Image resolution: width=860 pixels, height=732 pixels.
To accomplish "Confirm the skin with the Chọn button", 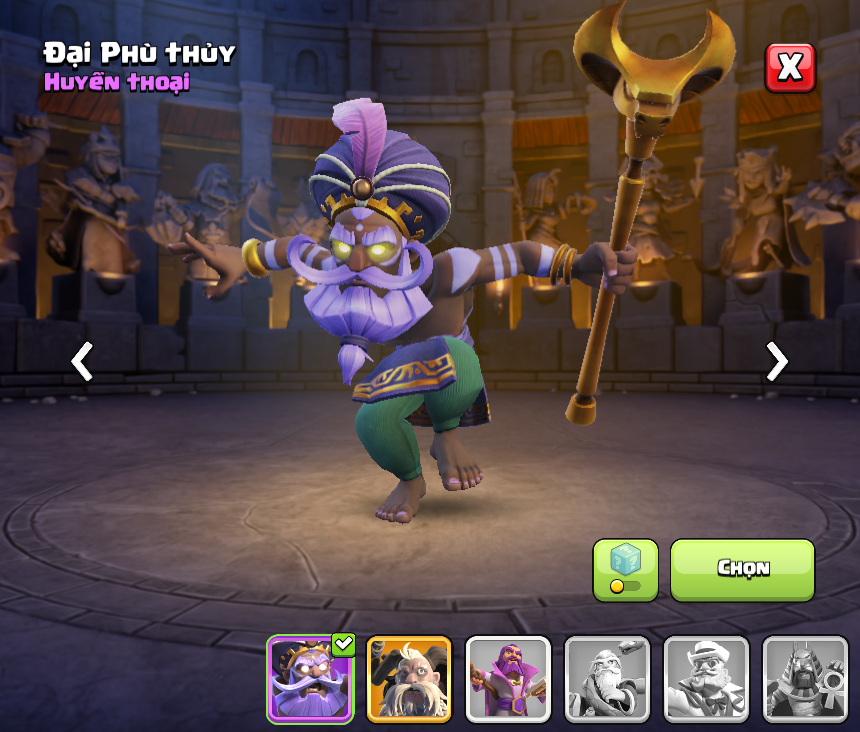I will pos(742,569).
